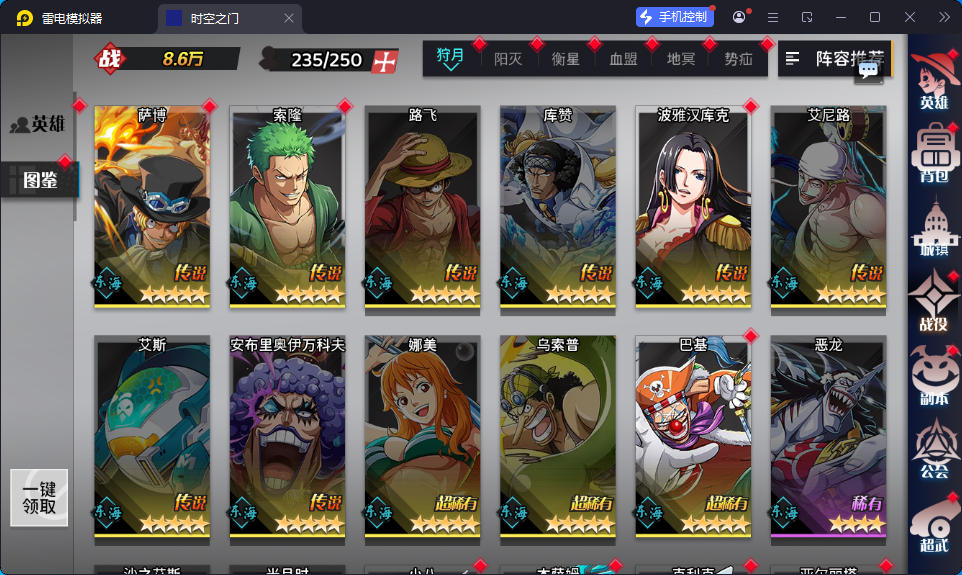Screen dimensions: 962x575
Task: Switch to the 血盟 faction tab
Action: point(623,59)
